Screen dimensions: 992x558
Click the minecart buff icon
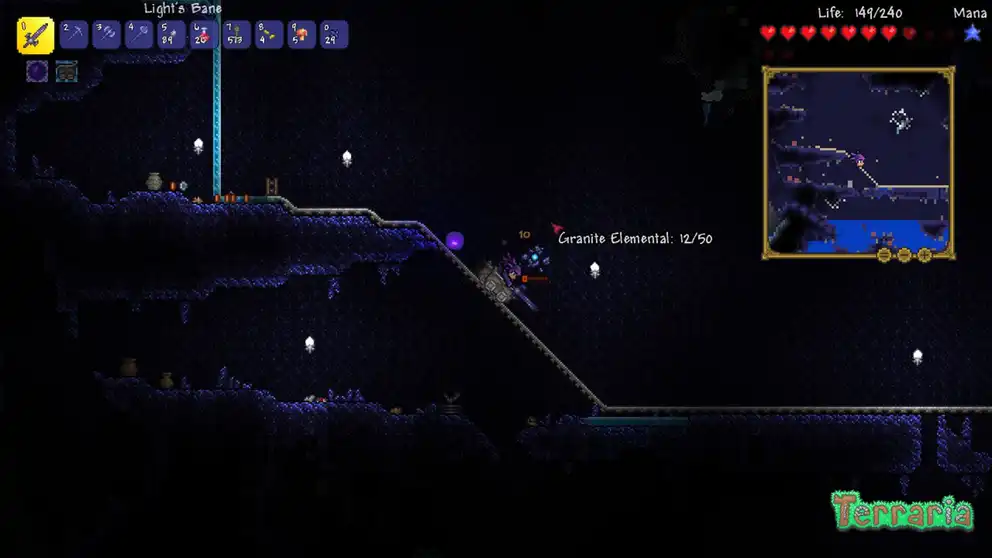pyautogui.click(x=66, y=71)
